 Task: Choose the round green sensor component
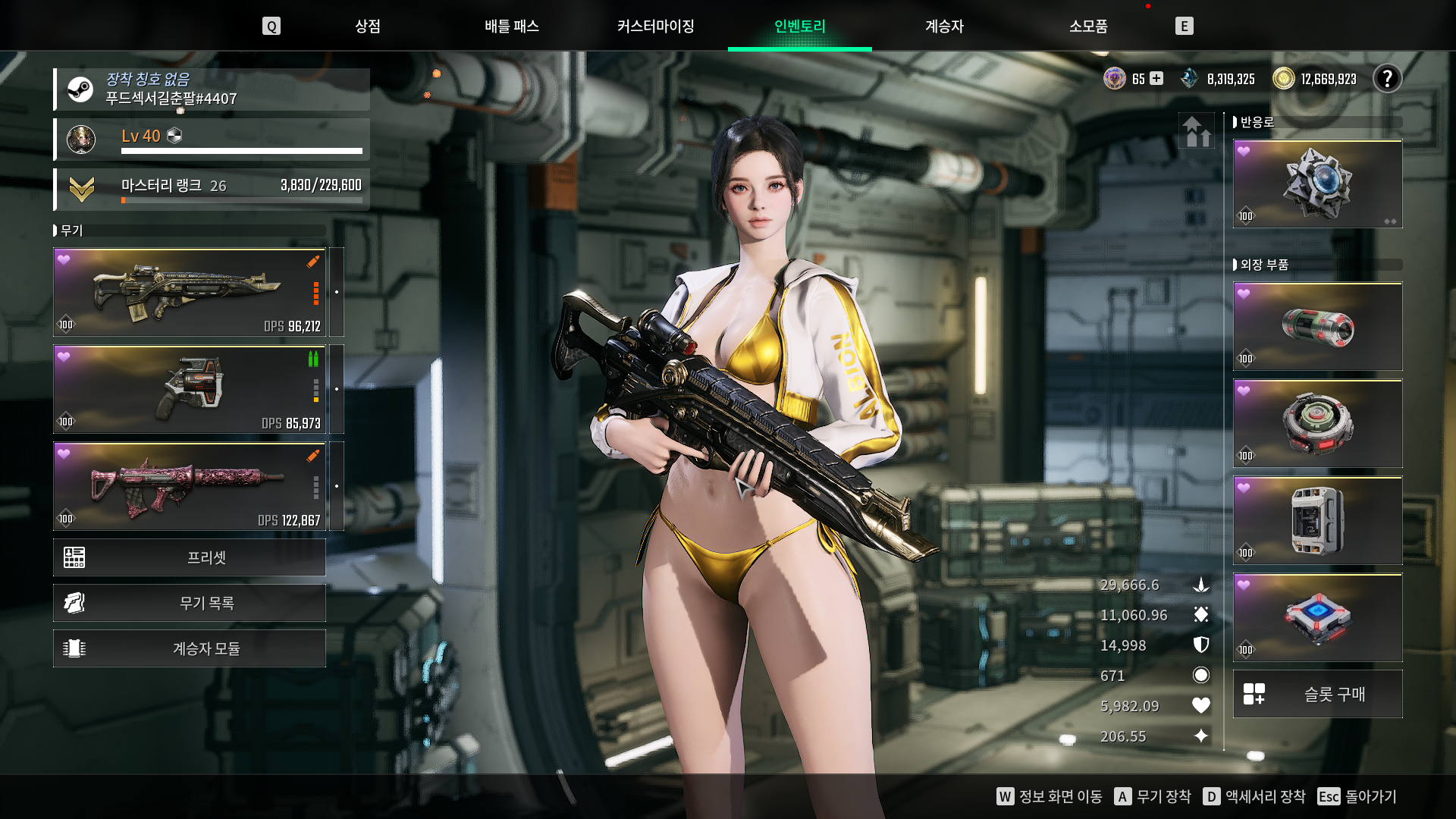coord(1317,424)
